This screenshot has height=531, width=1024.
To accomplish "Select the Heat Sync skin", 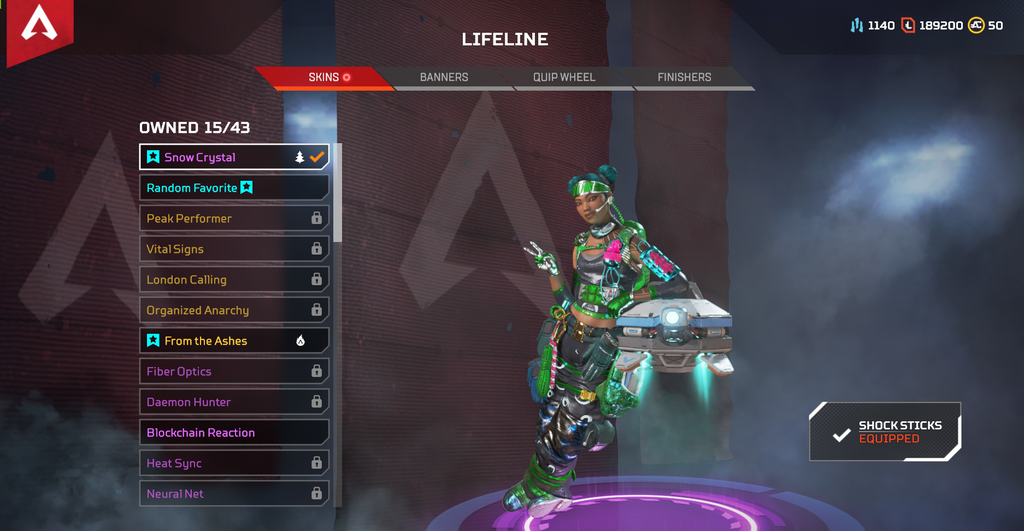I will click(x=234, y=463).
